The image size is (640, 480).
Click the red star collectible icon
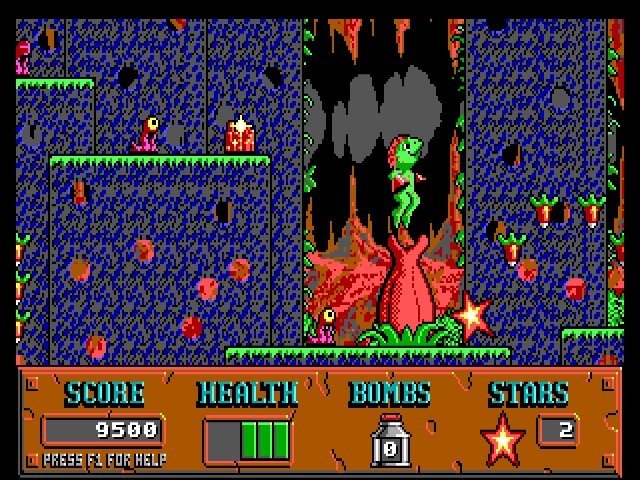(x=502, y=439)
